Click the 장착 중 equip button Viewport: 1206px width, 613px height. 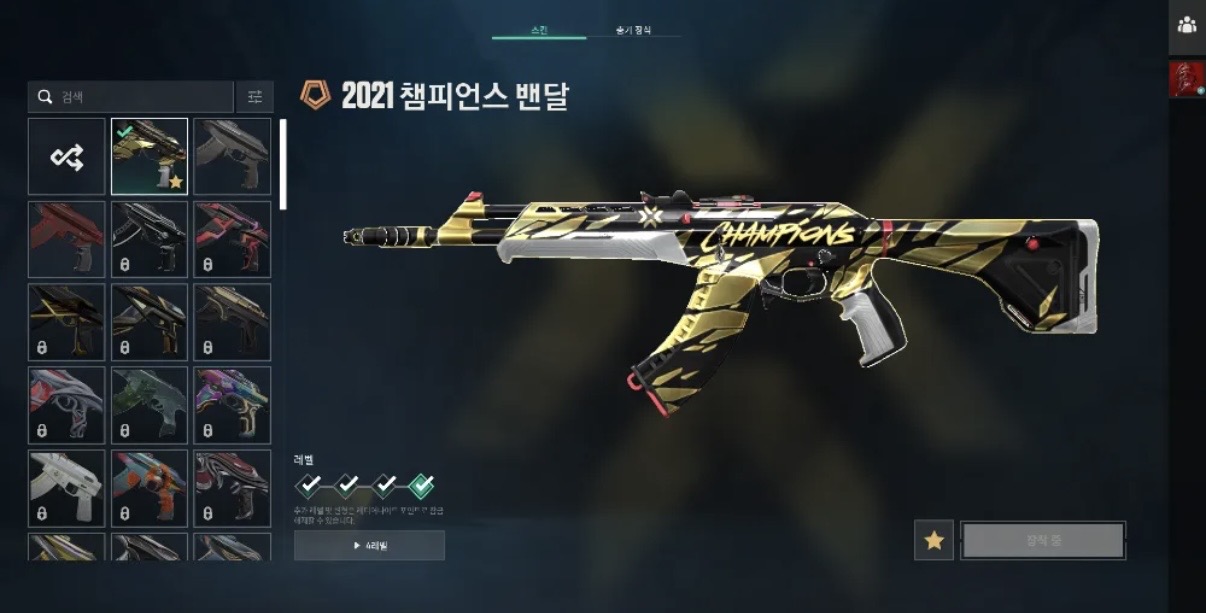point(1043,540)
